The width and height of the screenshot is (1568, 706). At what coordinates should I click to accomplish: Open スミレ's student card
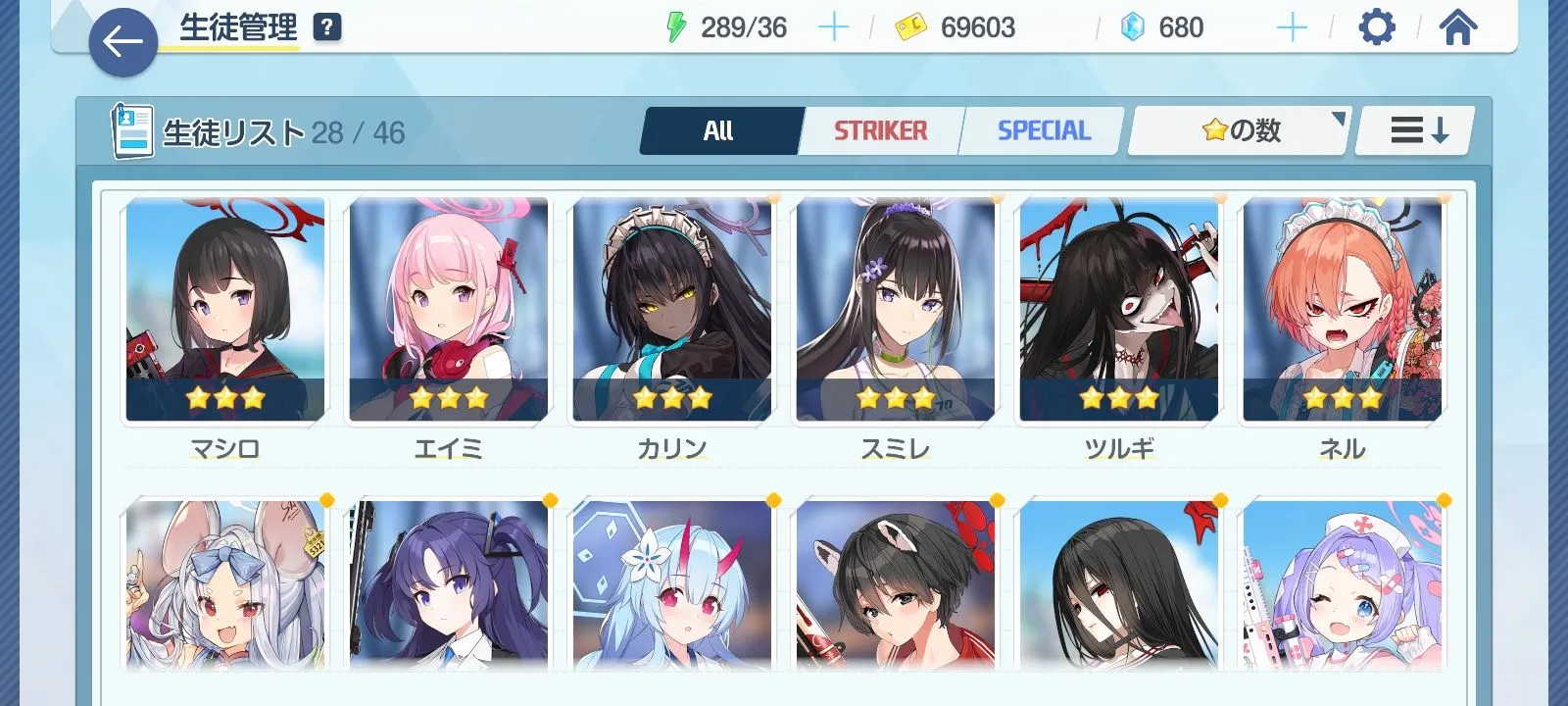point(896,310)
